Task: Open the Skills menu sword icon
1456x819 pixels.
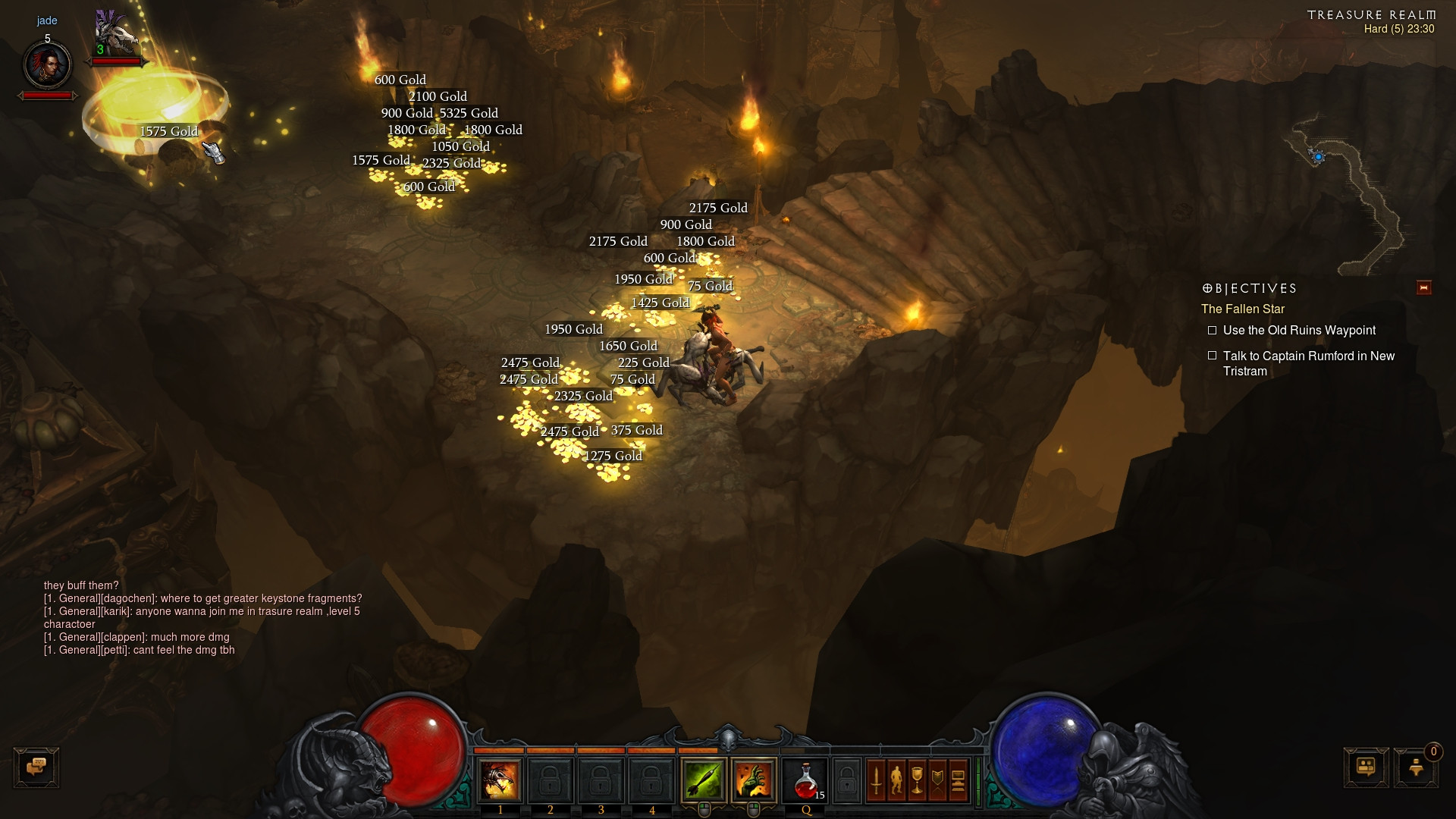Action: pyautogui.click(x=876, y=780)
